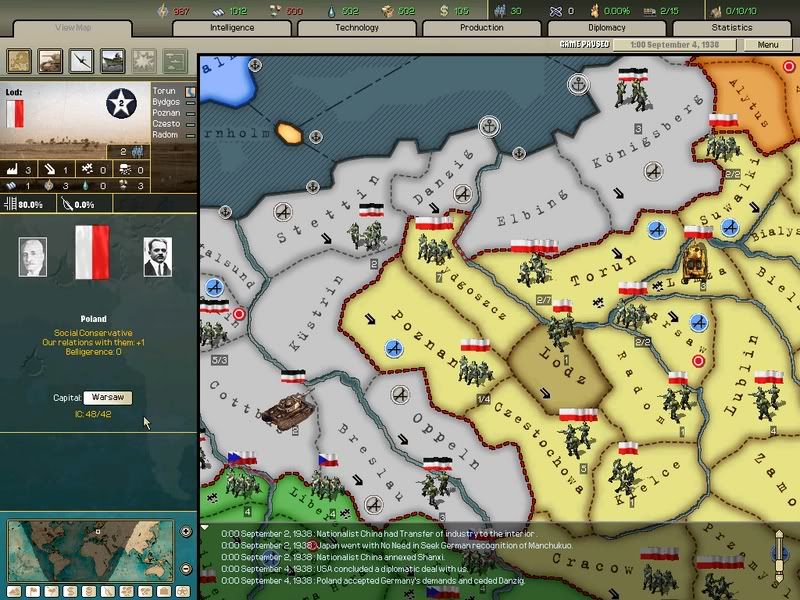This screenshot has width=800, height=600.
Task: Click the Polish head of state portrait
Action: tap(32, 257)
